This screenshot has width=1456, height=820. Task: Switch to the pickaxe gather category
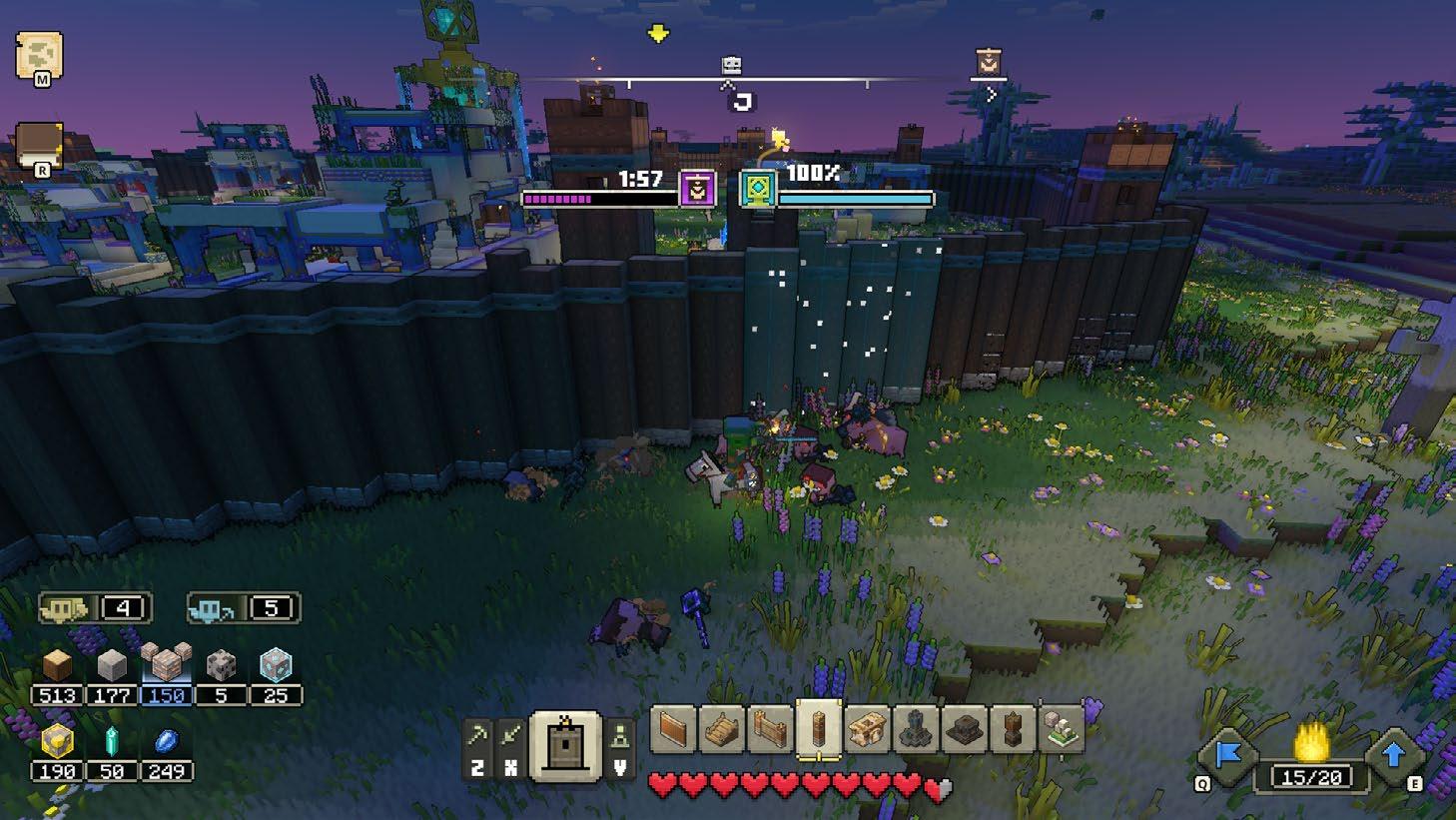point(477,738)
